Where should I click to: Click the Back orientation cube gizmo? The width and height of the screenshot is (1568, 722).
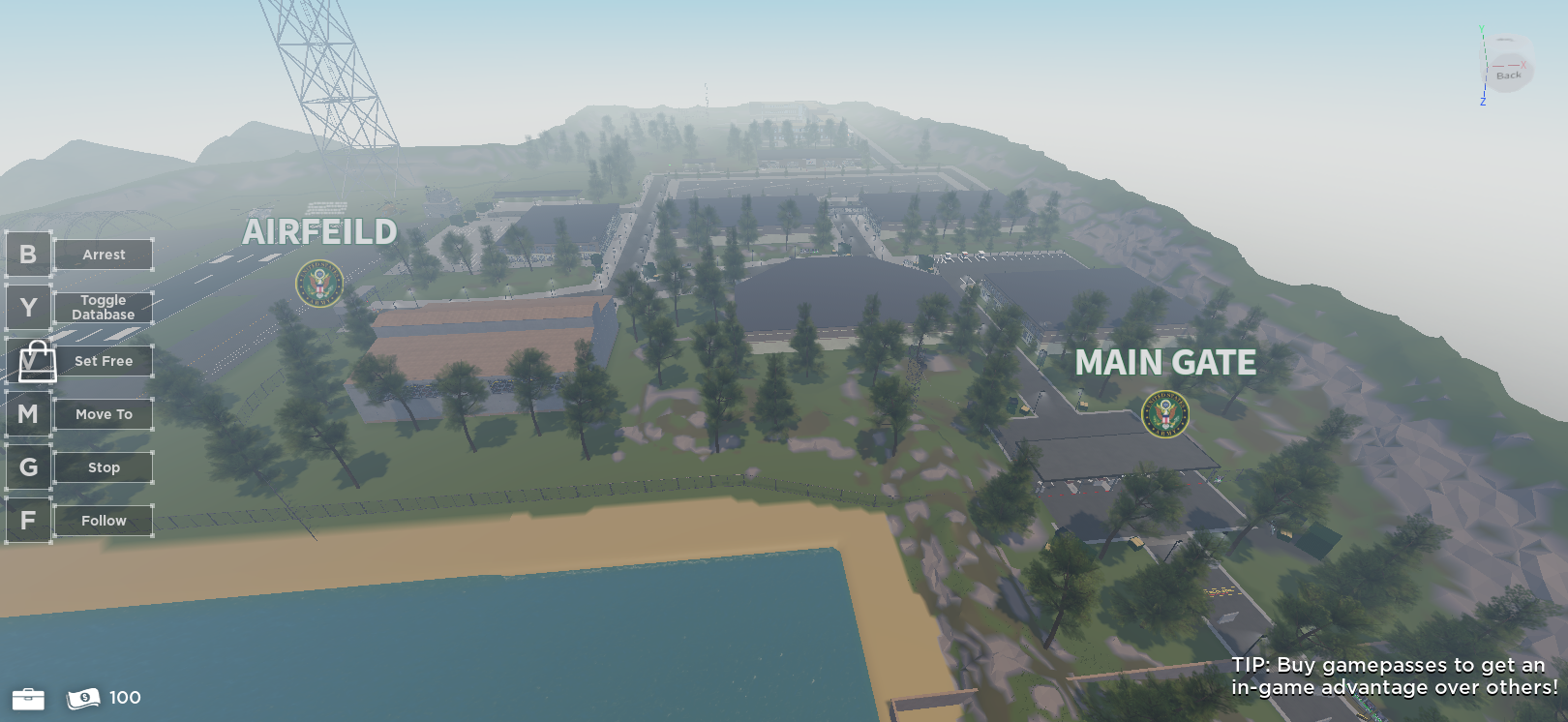[x=1507, y=71]
